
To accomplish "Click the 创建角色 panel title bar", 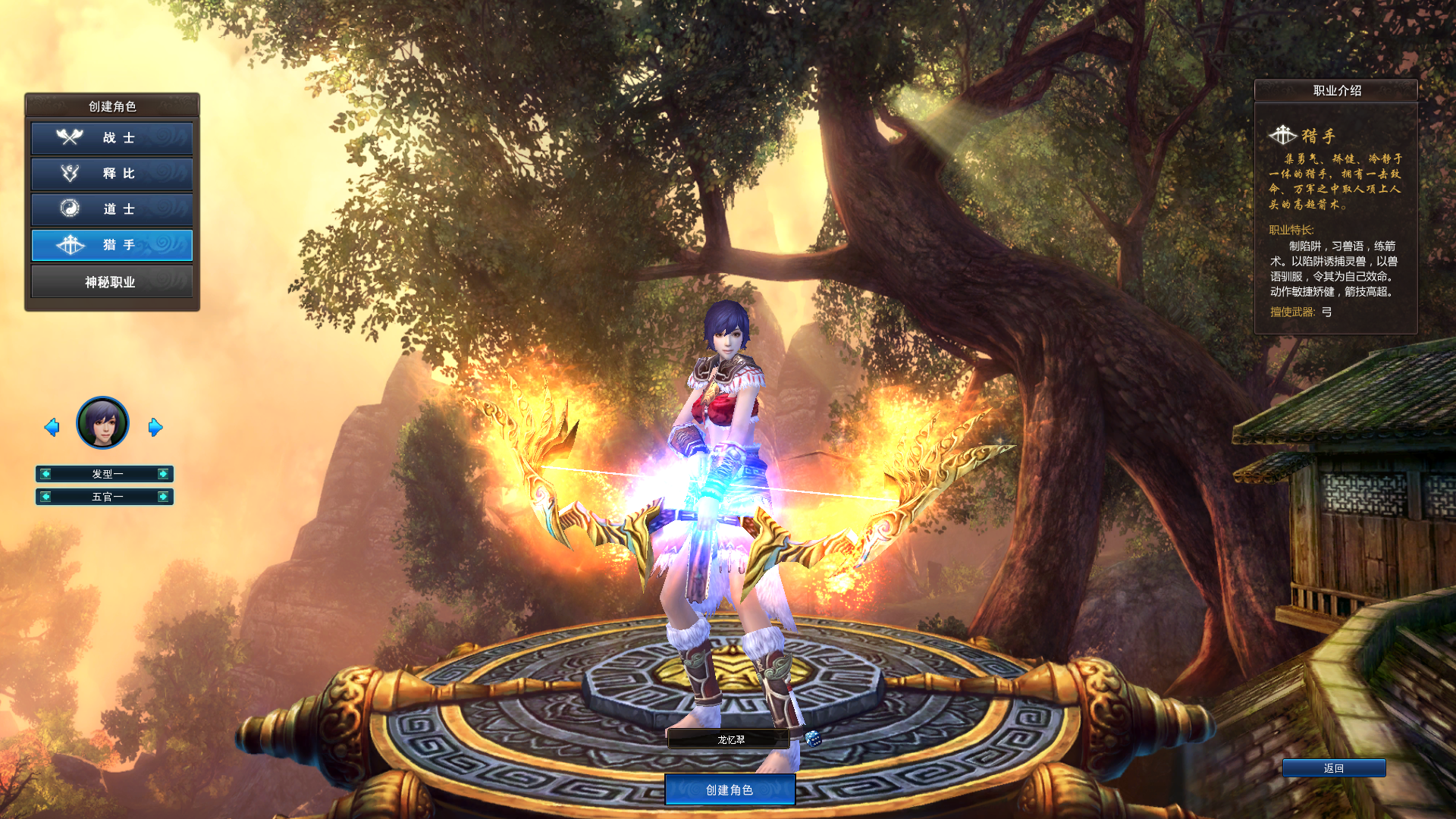I will (x=111, y=105).
